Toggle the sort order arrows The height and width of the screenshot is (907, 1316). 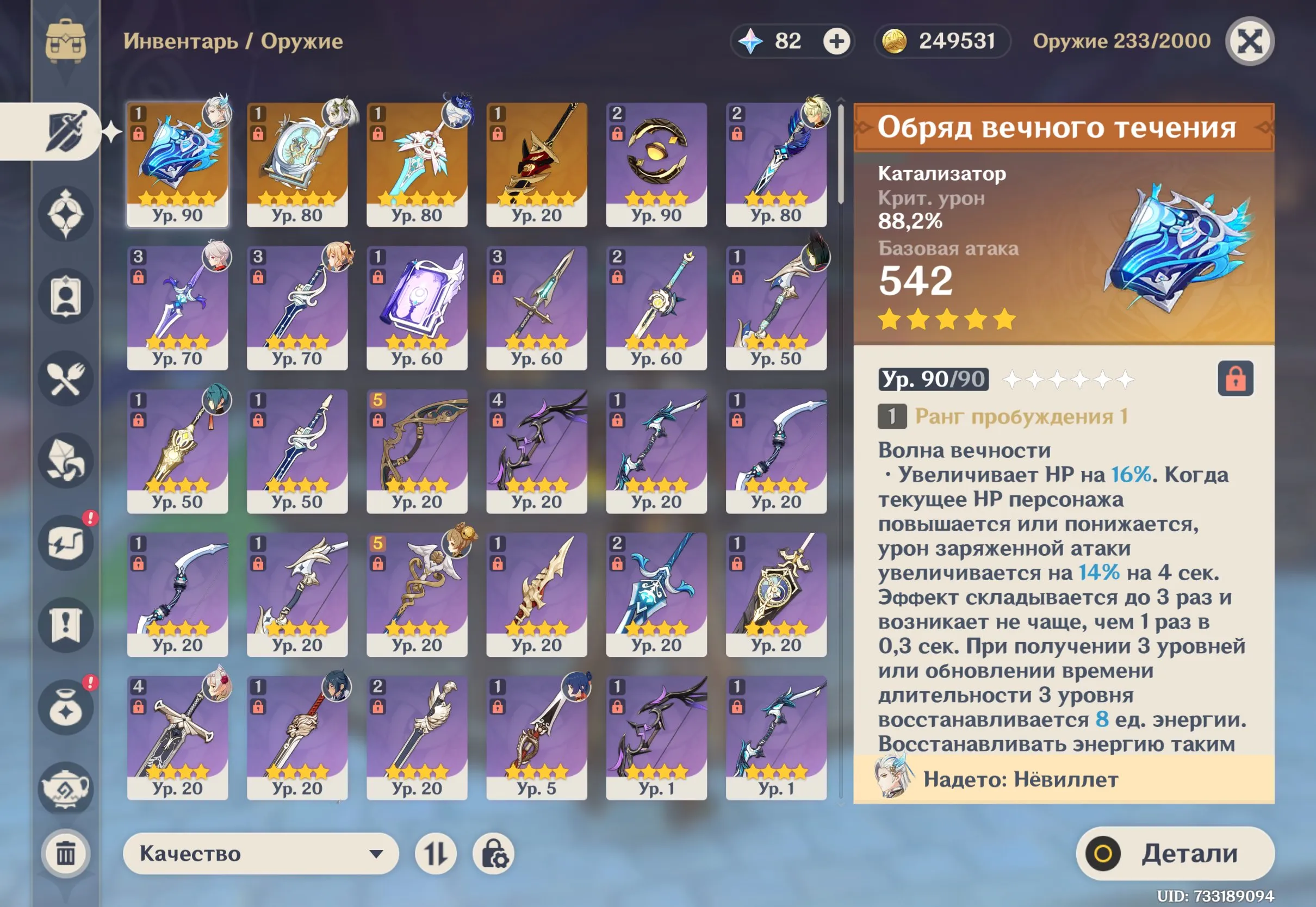click(x=438, y=854)
